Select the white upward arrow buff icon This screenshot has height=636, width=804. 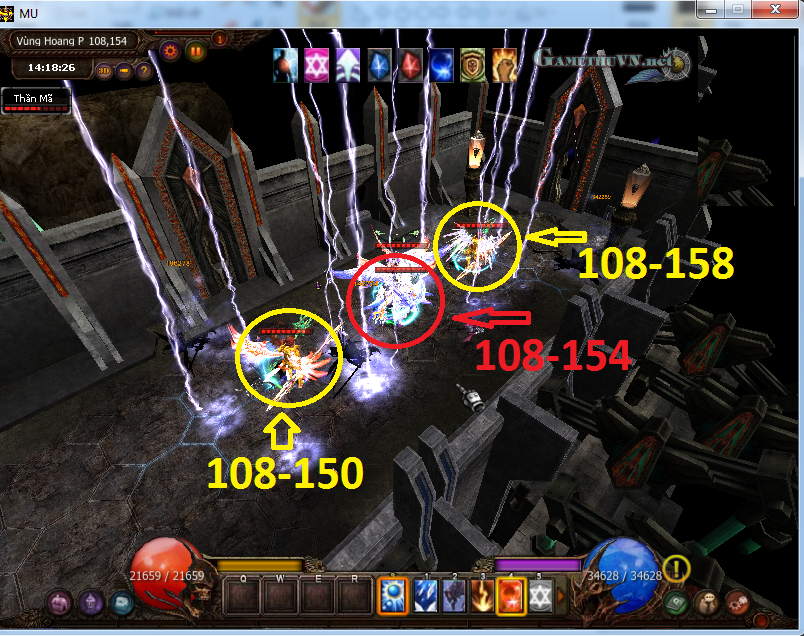pyautogui.click(x=348, y=63)
